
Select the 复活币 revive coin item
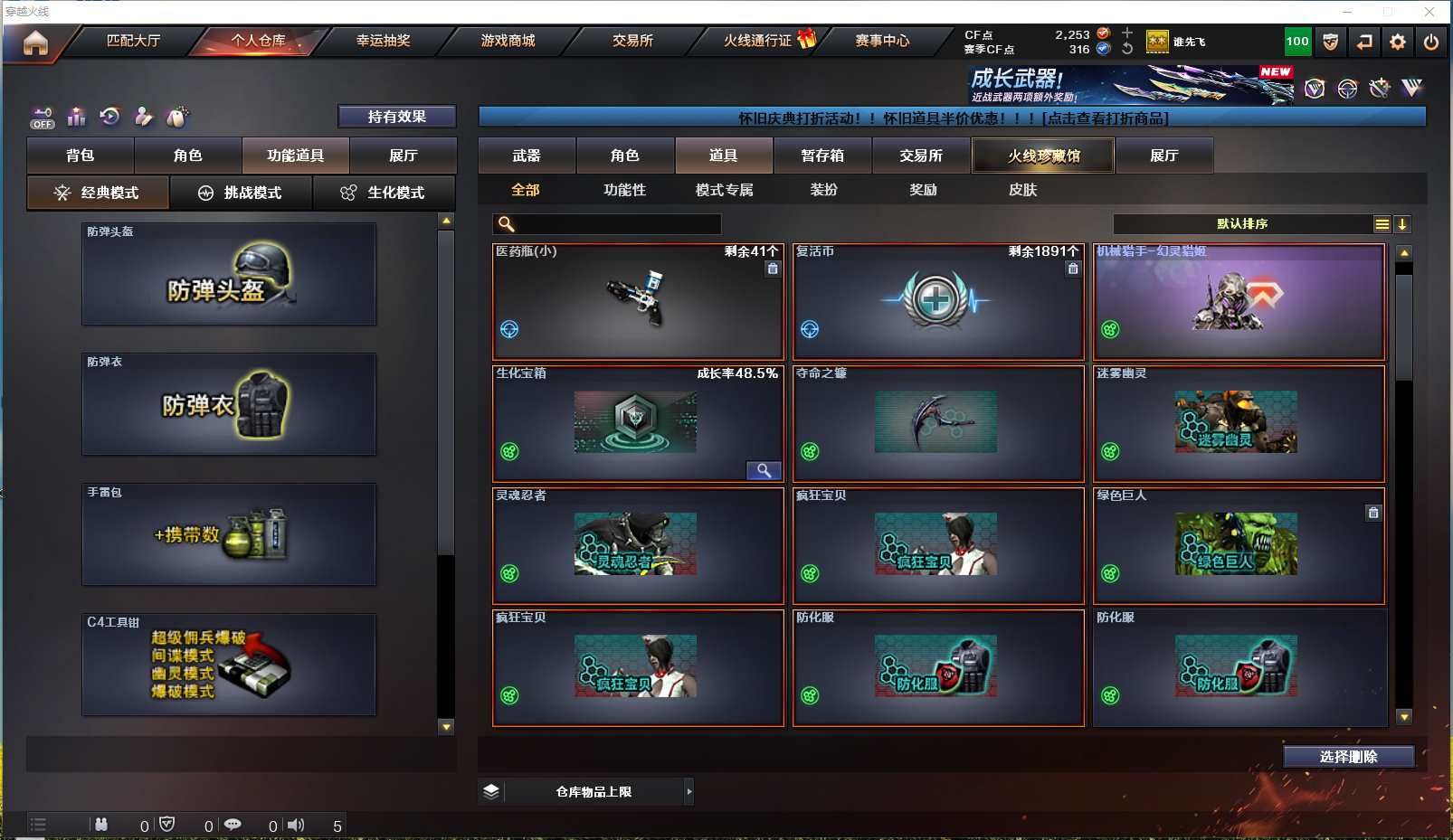click(x=937, y=301)
